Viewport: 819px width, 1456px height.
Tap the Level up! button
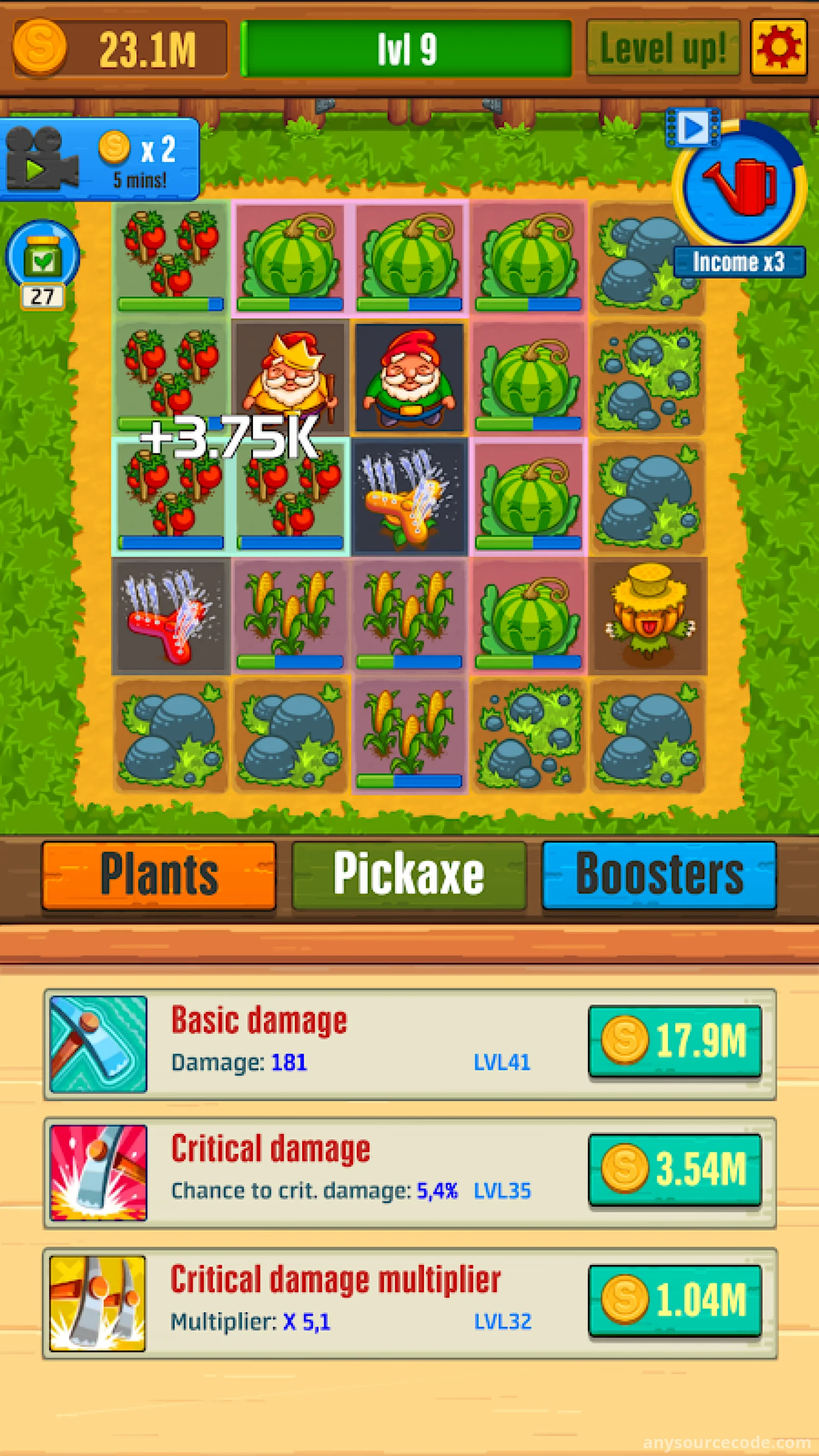click(662, 49)
